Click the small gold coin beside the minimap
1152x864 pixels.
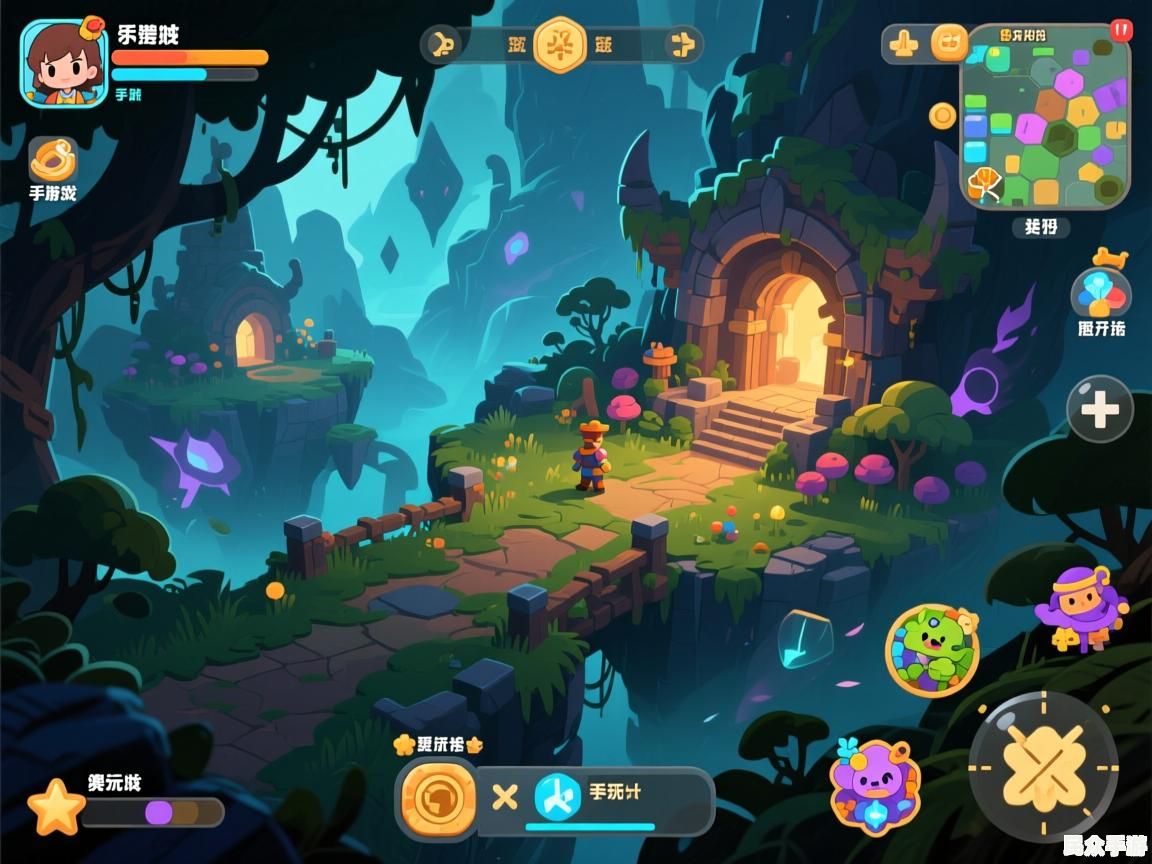(x=942, y=116)
